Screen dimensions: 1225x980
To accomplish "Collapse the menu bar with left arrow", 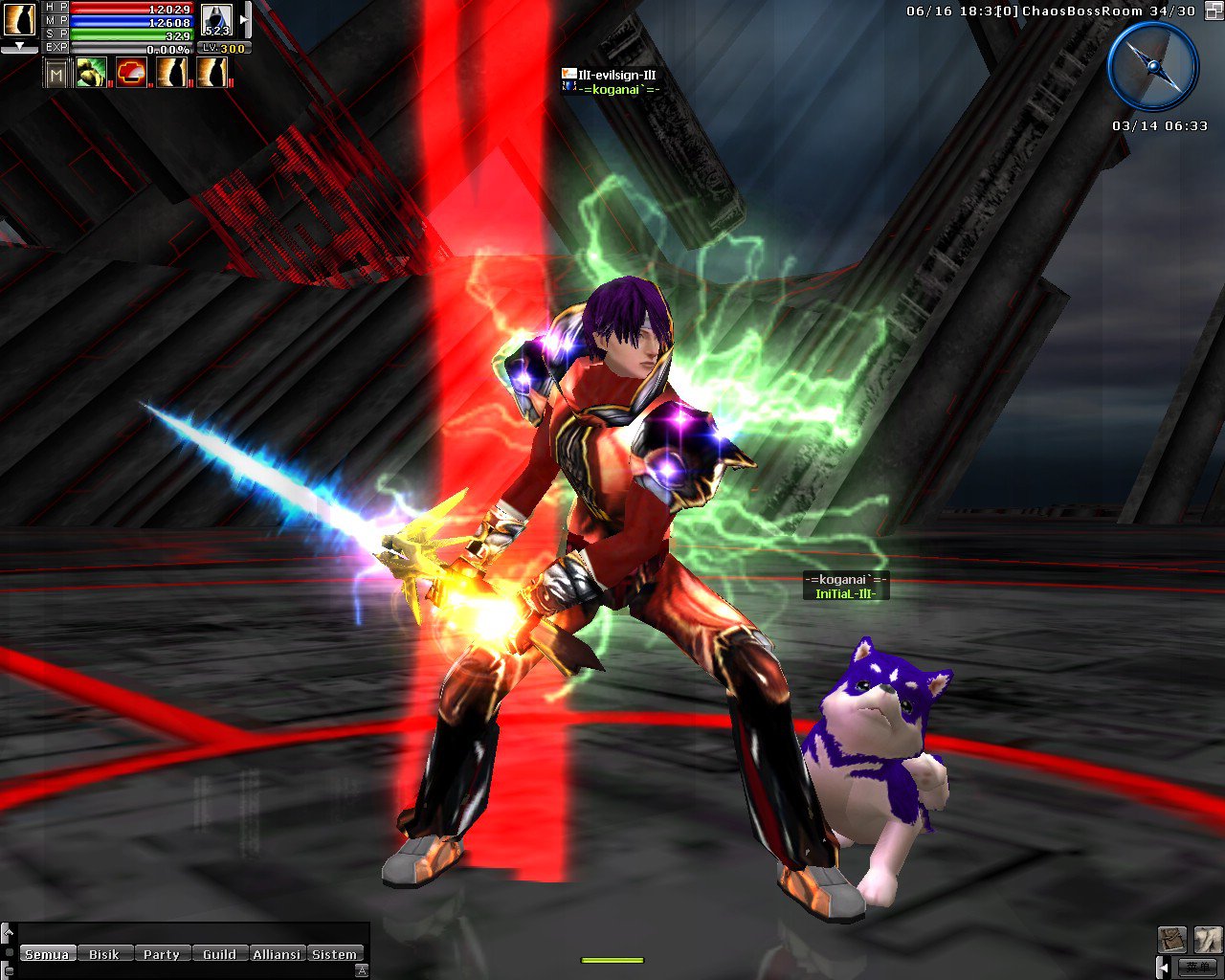I will click(1162, 966).
